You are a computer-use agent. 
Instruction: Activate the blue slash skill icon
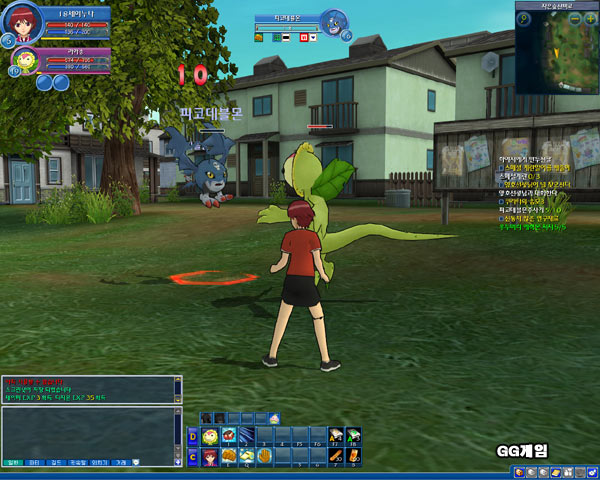click(246, 436)
